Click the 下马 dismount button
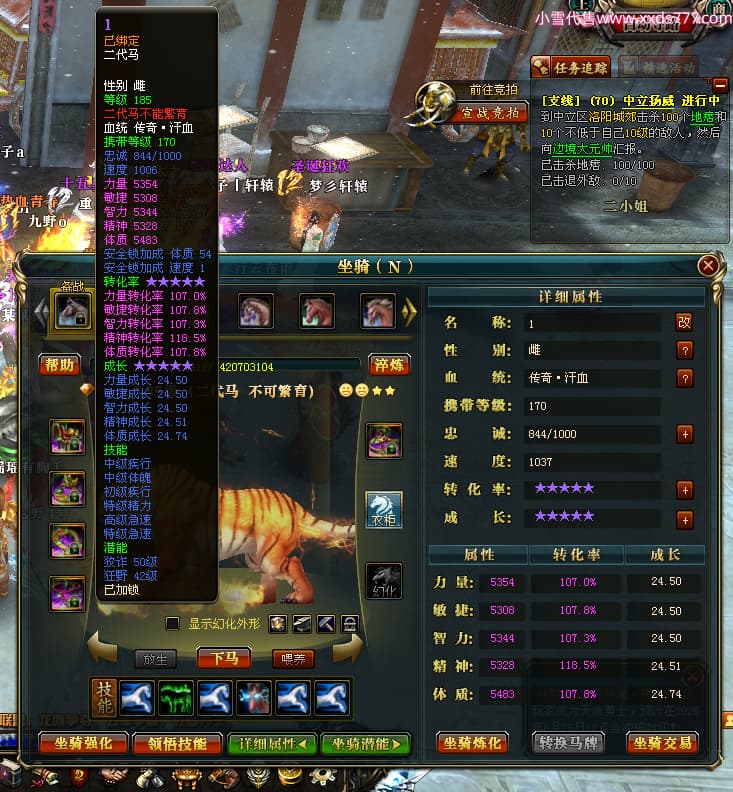The width and height of the screenshot is (733, 792). click(x=223, y=658)
